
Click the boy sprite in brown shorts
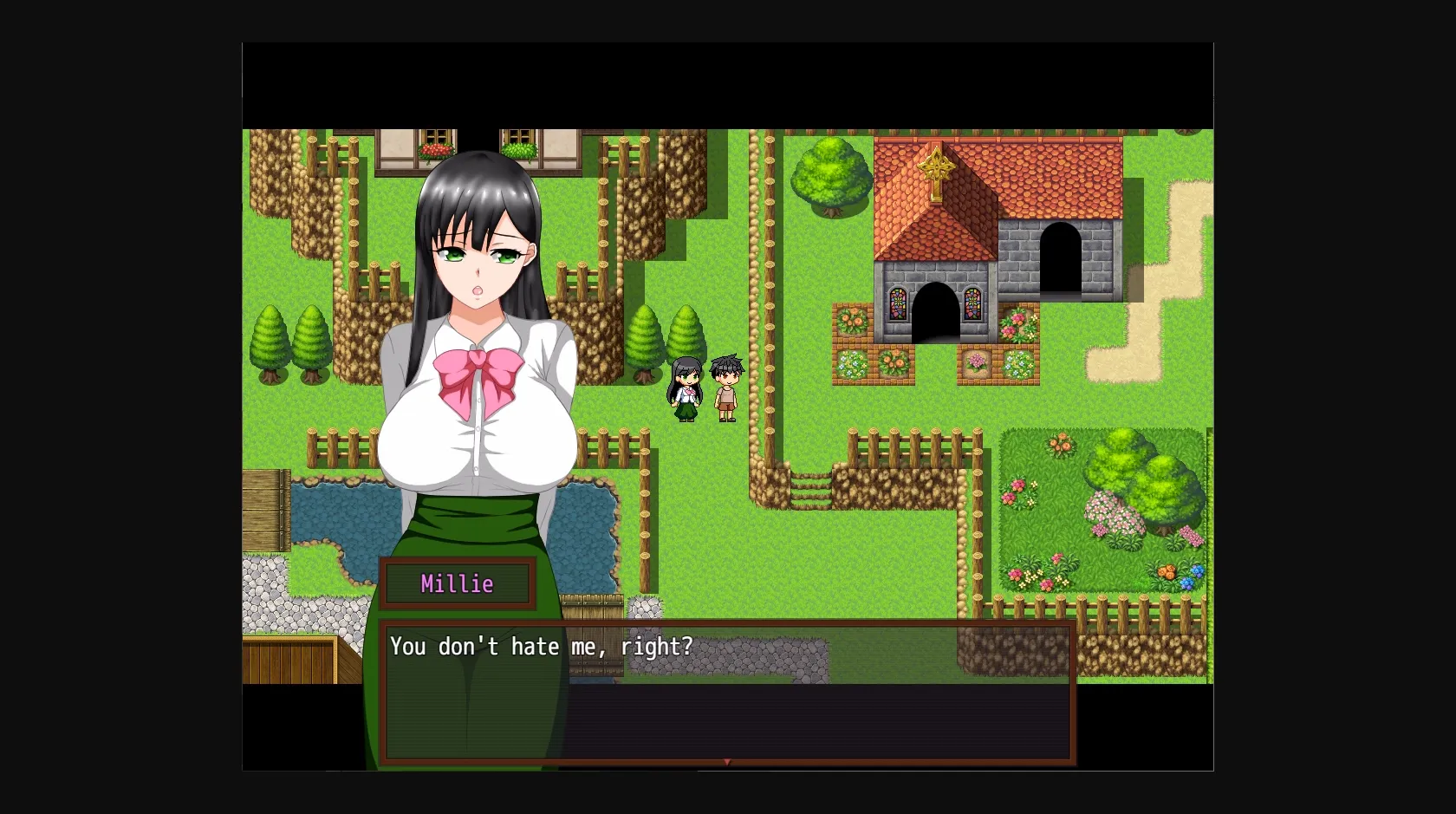(726, 388)
